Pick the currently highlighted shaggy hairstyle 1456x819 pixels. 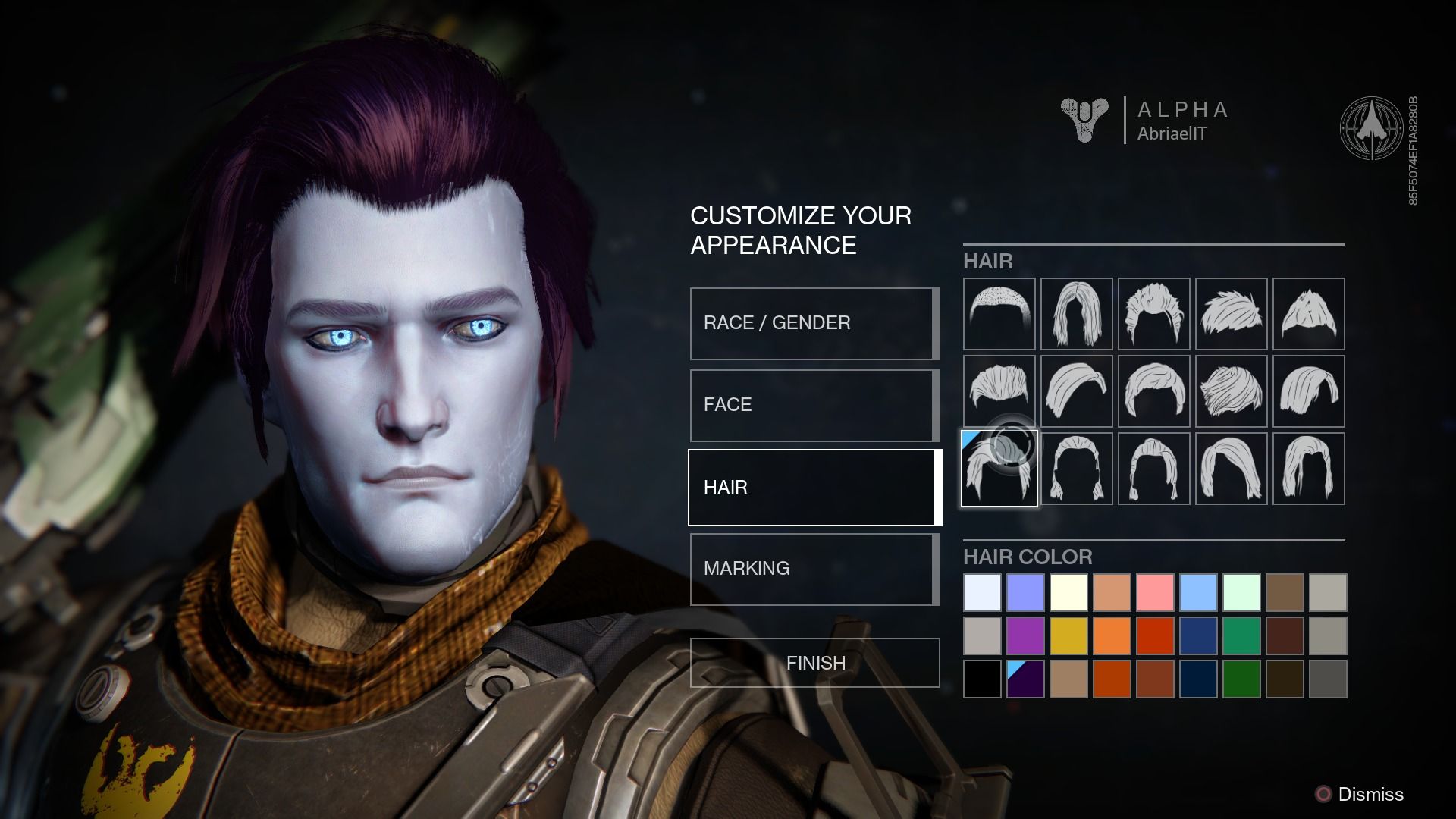point(999,468)
